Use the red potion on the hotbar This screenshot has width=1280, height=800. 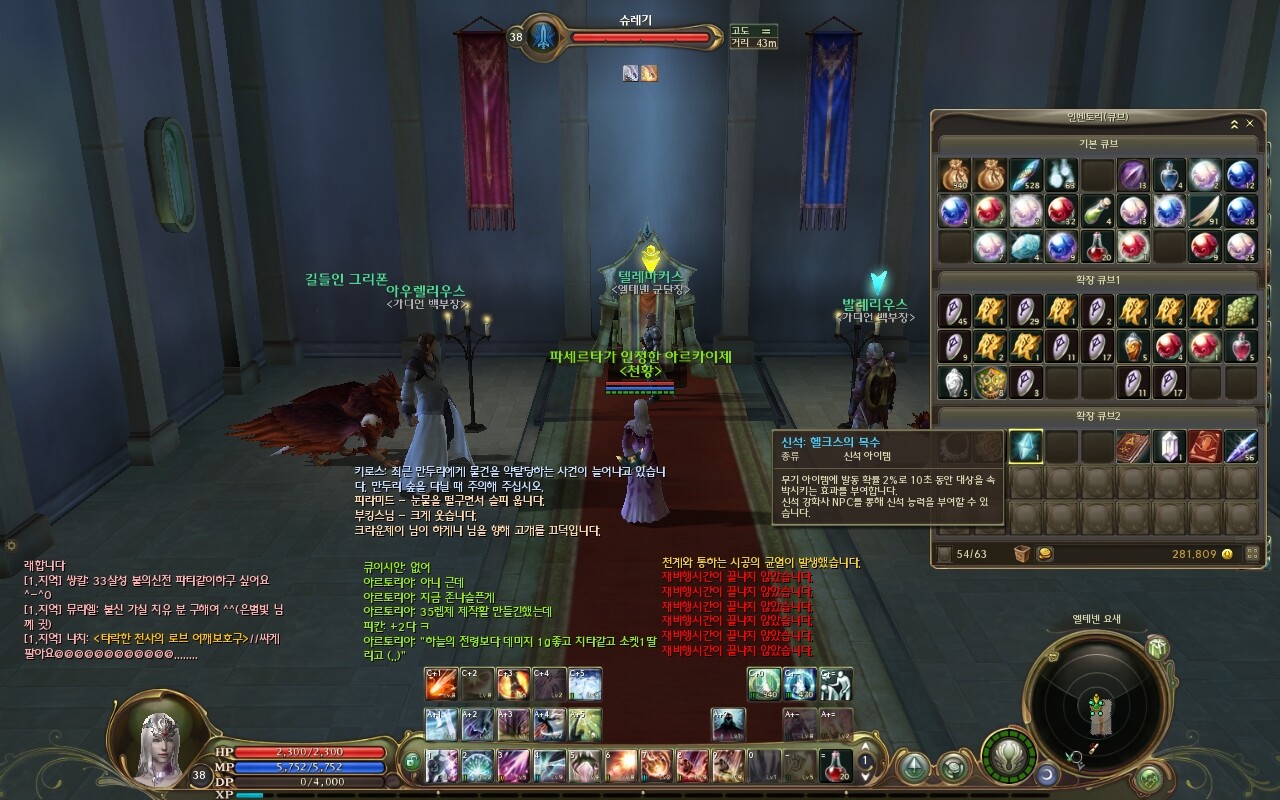point(836,765)
